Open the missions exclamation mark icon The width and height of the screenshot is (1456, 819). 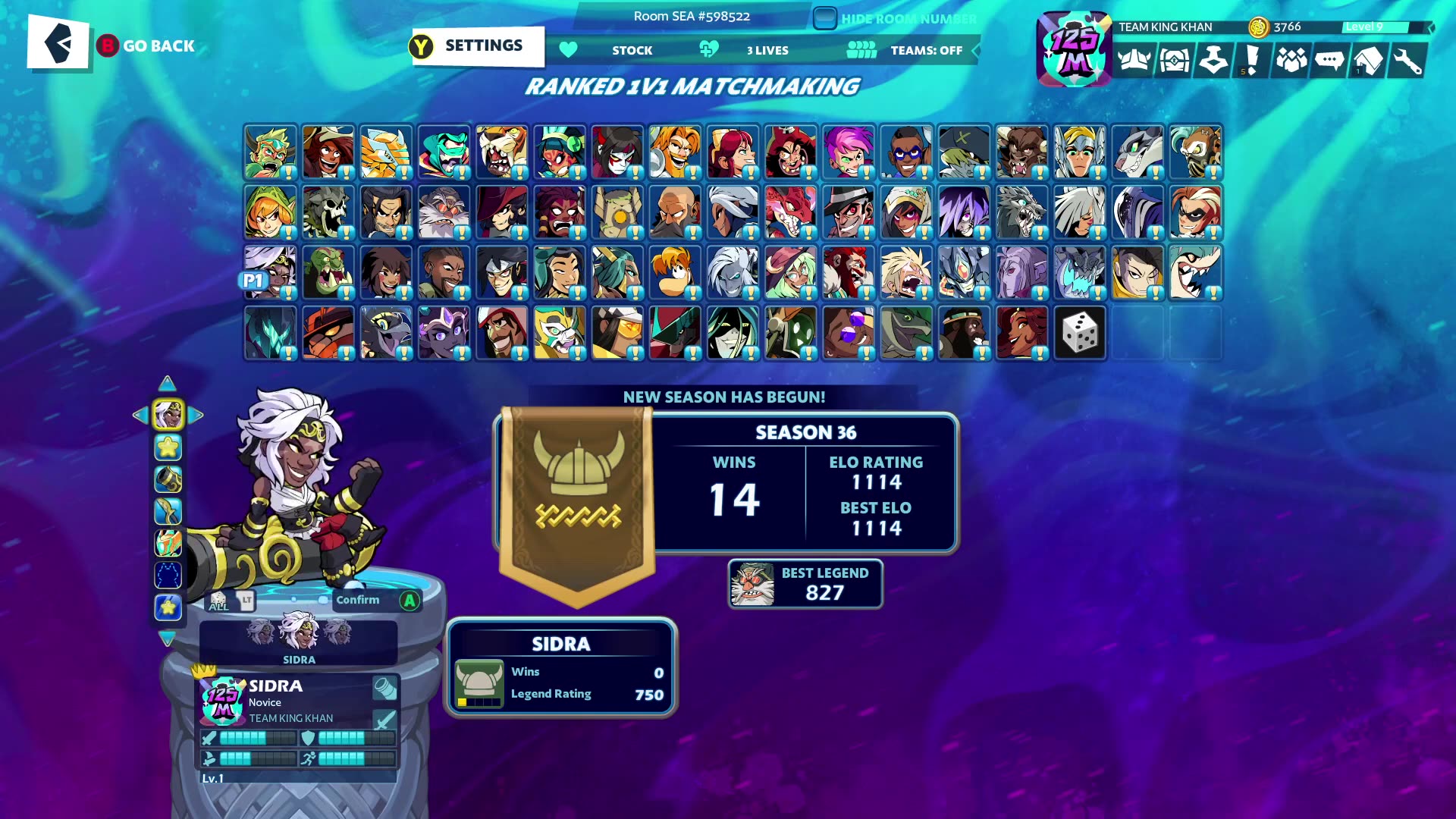pyautogui.click(x=1251, y=61)
